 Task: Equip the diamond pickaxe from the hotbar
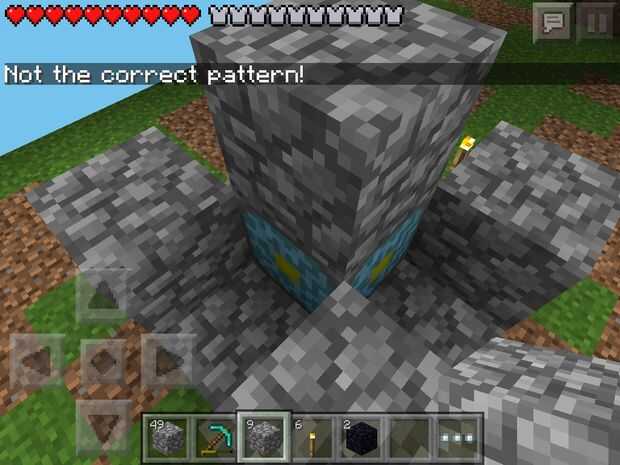point(214,437)
